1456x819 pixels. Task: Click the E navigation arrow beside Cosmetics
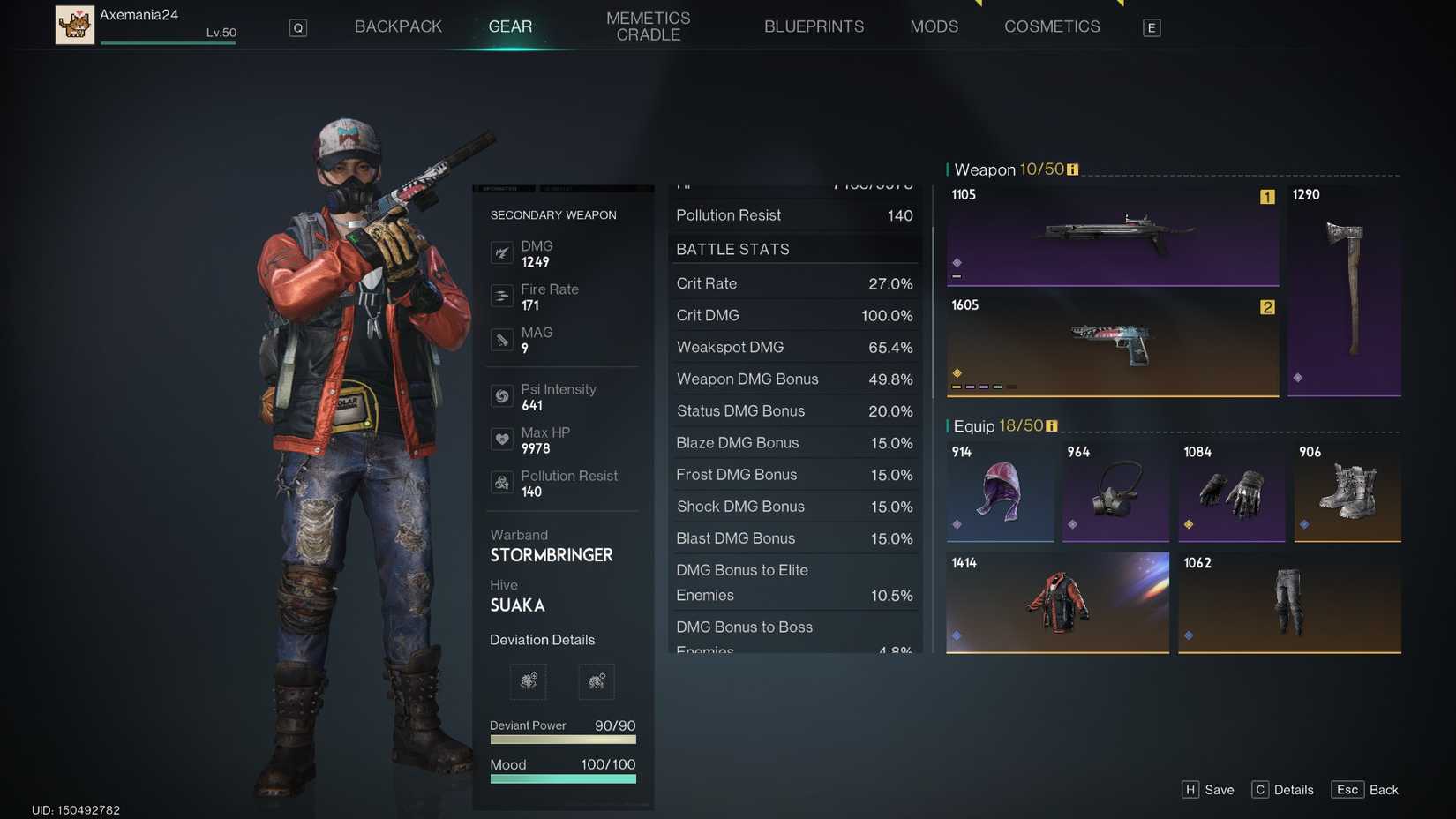1151,27
